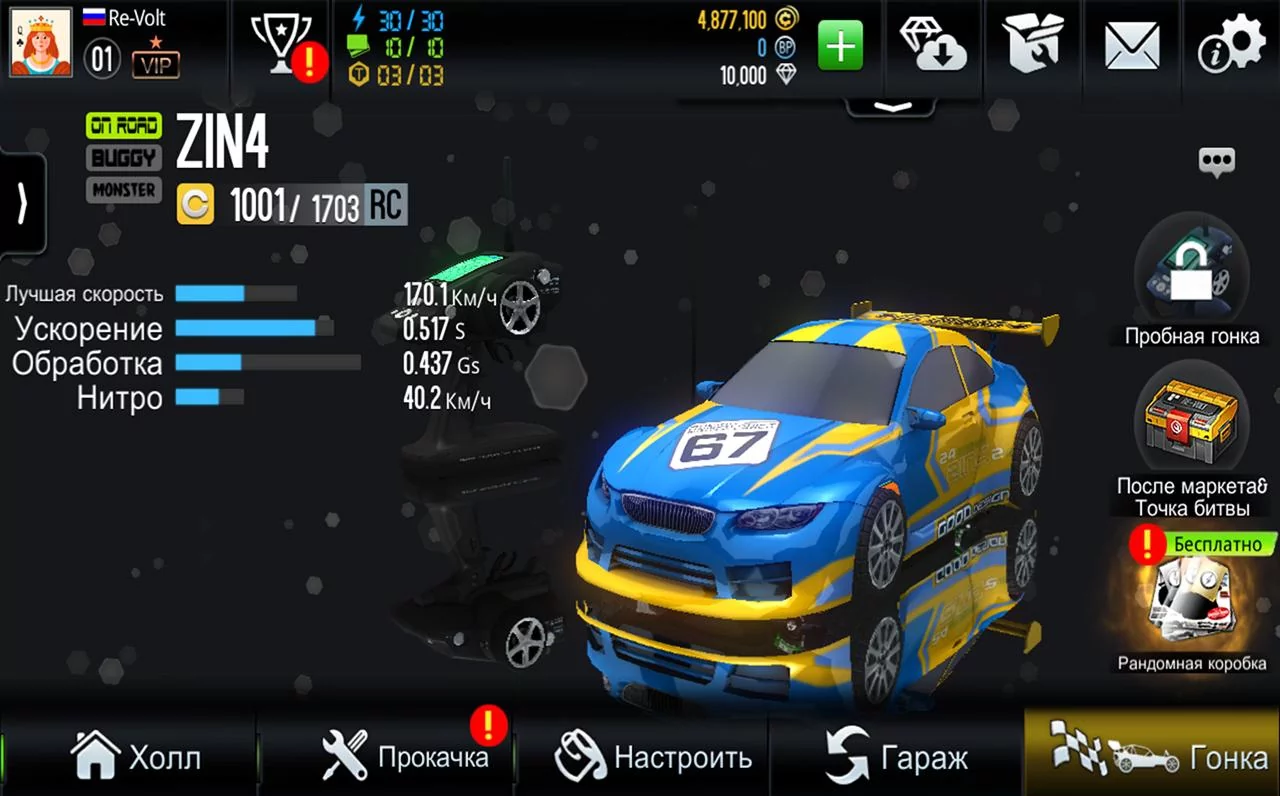Claim the free Рандомная коробка box
The width and height of the screenshot is (1280, 796).
(x=1191, y=600)
